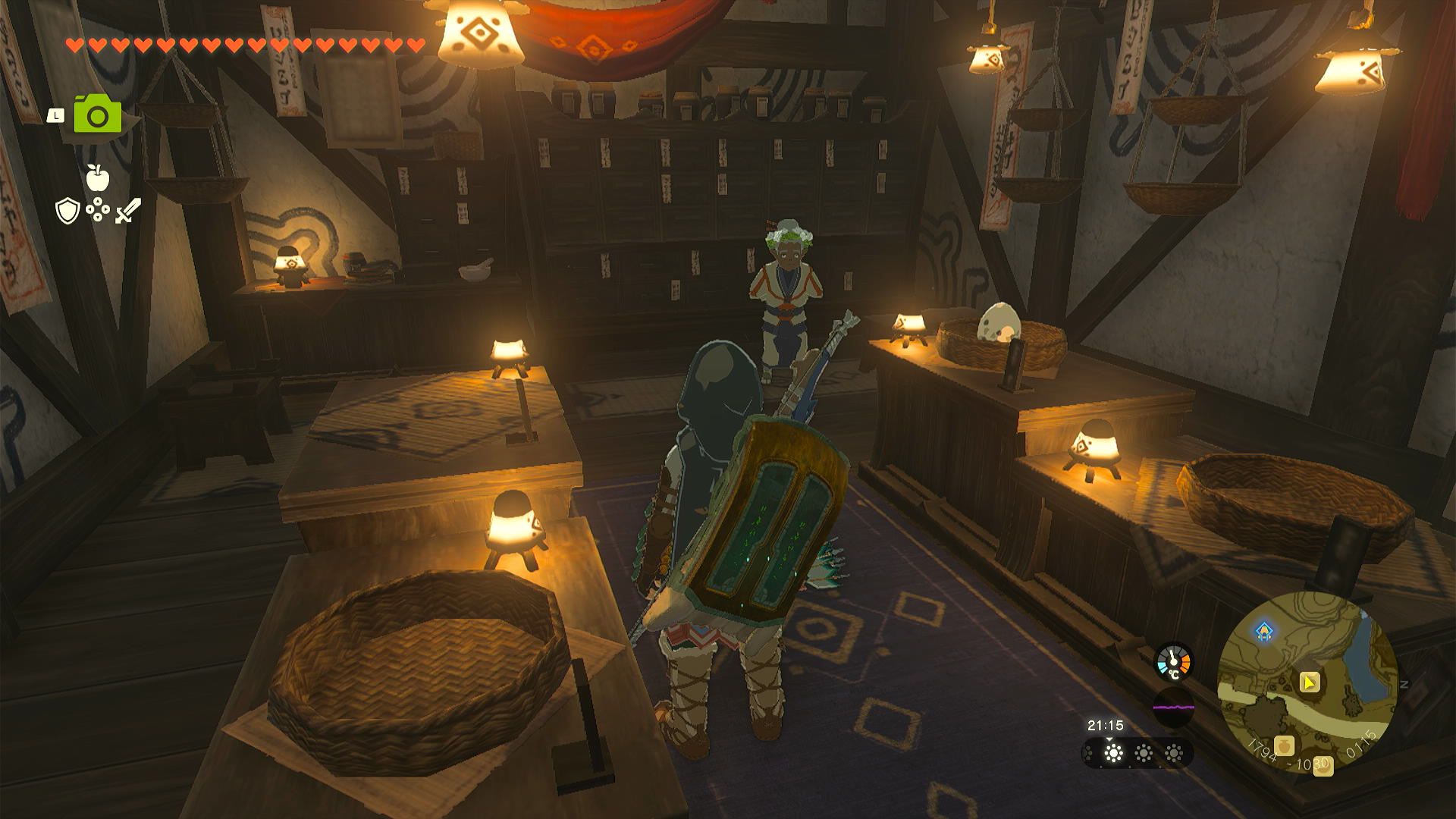Select the third weather forecast icon
Screen dimensions: 1456x819
pos(1174,755)
